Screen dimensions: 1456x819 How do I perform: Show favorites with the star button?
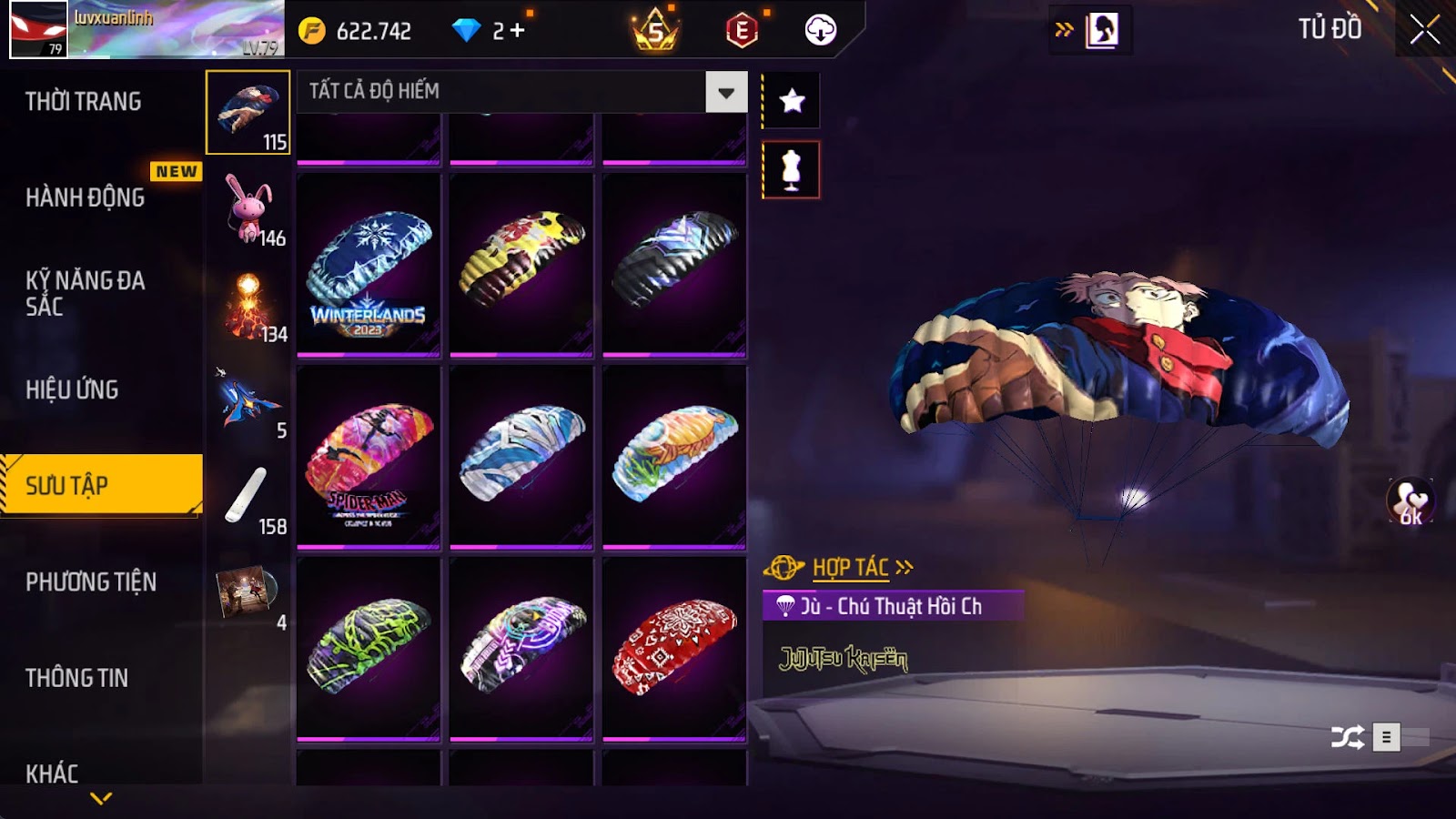pyautogui.click(x=792, y=100)
